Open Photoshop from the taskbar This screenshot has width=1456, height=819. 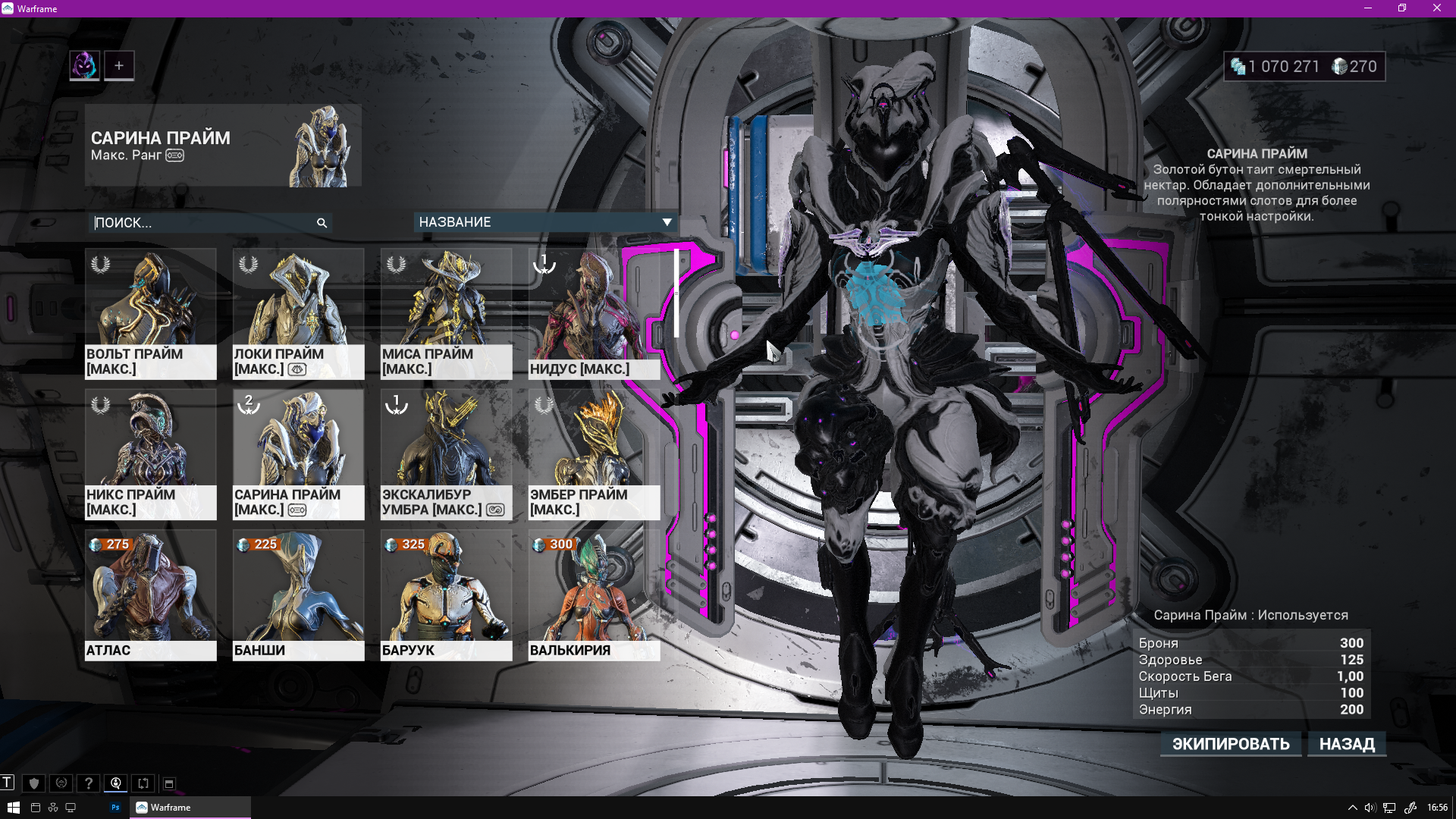click(x=115, y=808)
